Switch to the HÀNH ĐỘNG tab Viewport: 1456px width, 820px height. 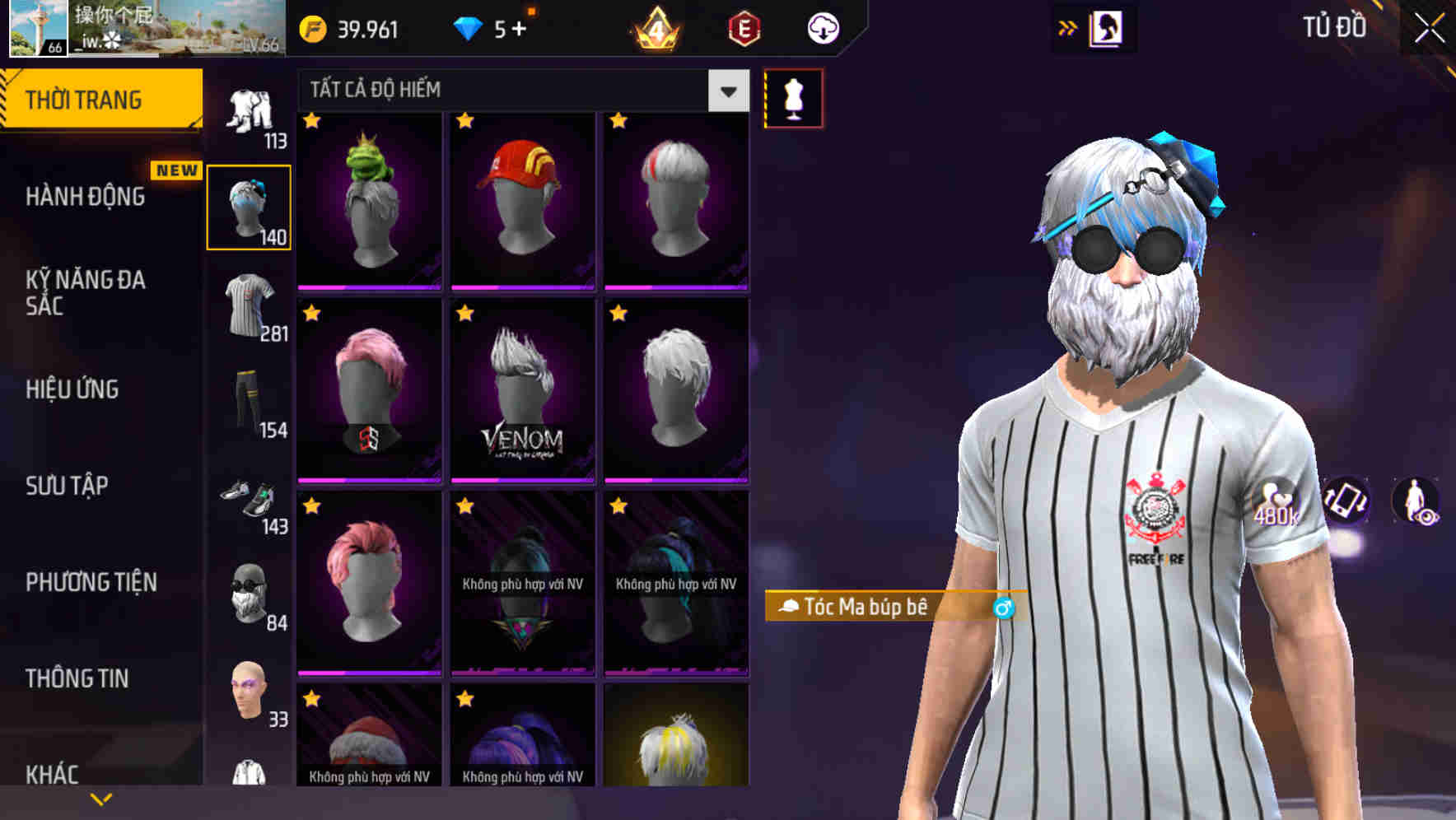[x=85, y=196]
